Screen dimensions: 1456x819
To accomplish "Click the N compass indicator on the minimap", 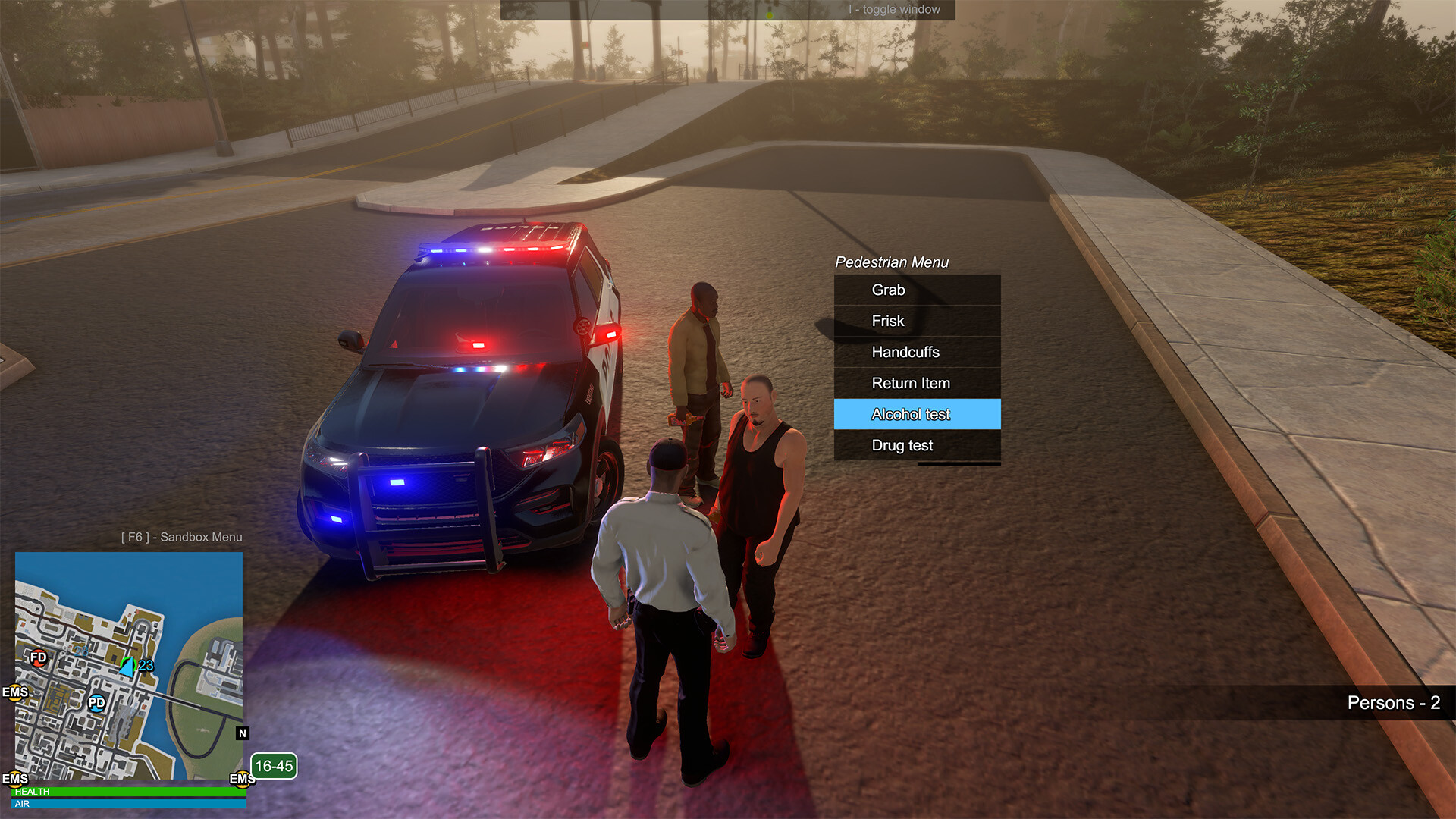I will tap(242, 733).
